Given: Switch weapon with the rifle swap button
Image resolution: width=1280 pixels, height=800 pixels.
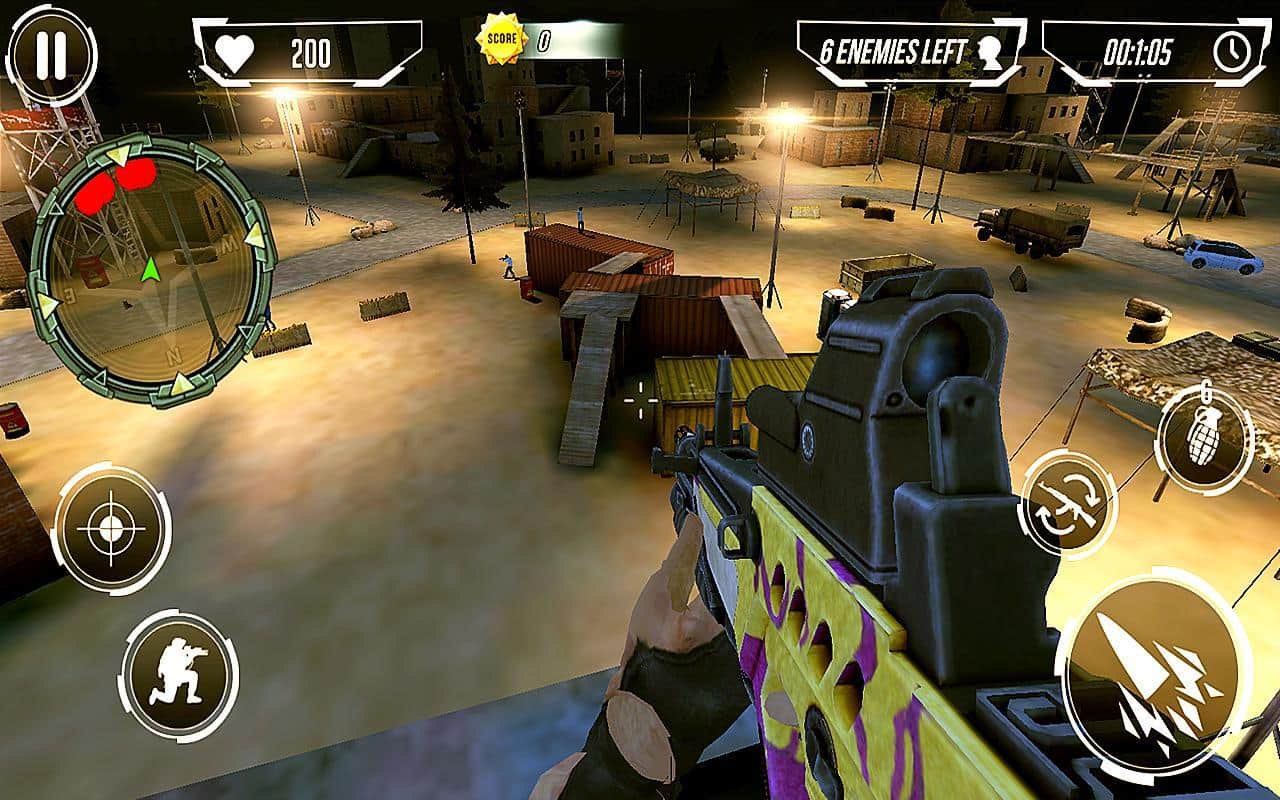Looking at the screenshot, I should (x=1069, y=503).
